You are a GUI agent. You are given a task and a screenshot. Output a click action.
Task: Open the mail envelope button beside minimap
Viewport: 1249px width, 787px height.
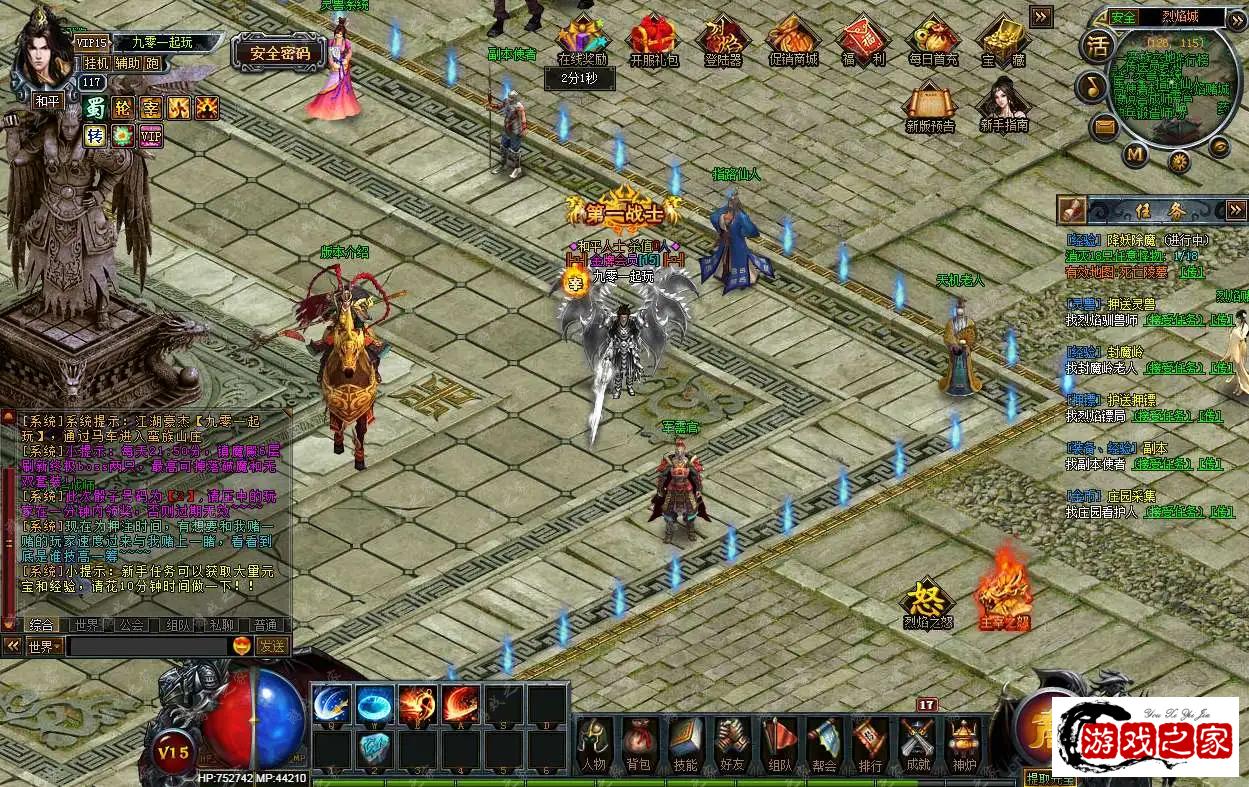[x=1104, y=126]
